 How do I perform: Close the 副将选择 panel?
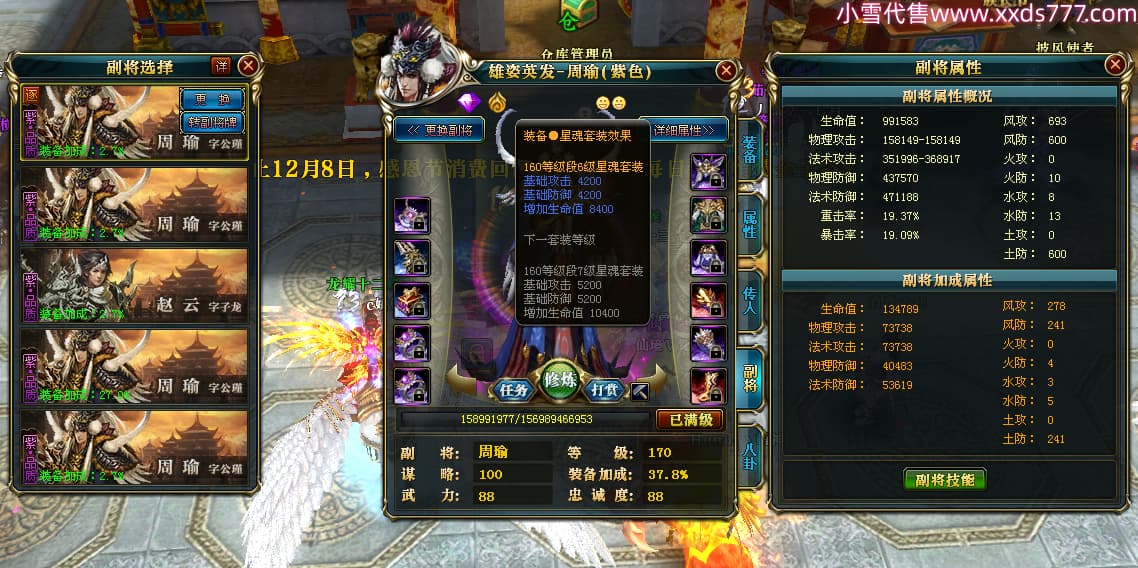(x=248, y=66)
